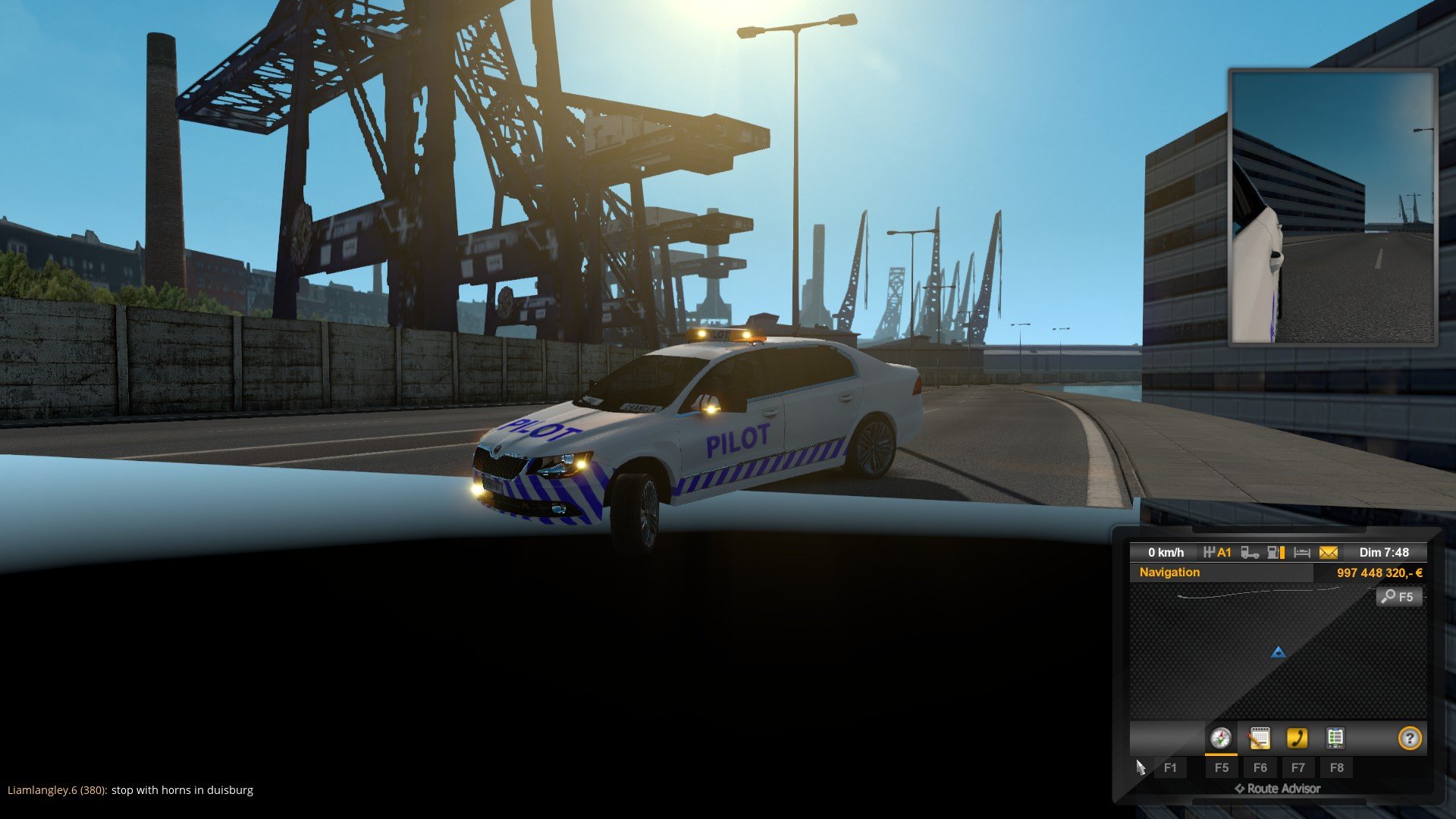The height and width of the screenshot is (819, 1456).
Task: Open the compass navigation tab
Action: [x=1220, y=739]
